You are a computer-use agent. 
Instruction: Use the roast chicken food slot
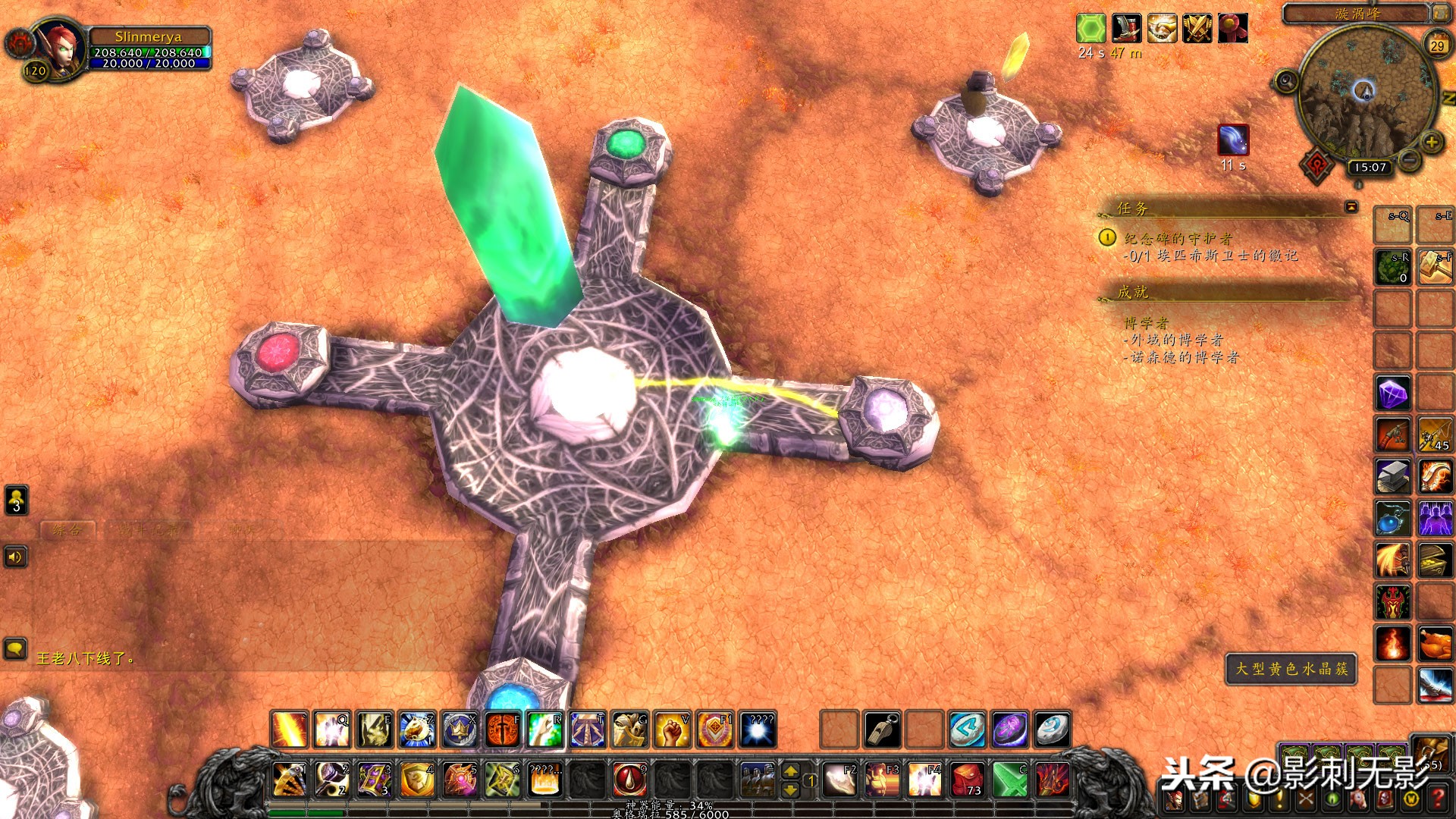coord(1435,644)
